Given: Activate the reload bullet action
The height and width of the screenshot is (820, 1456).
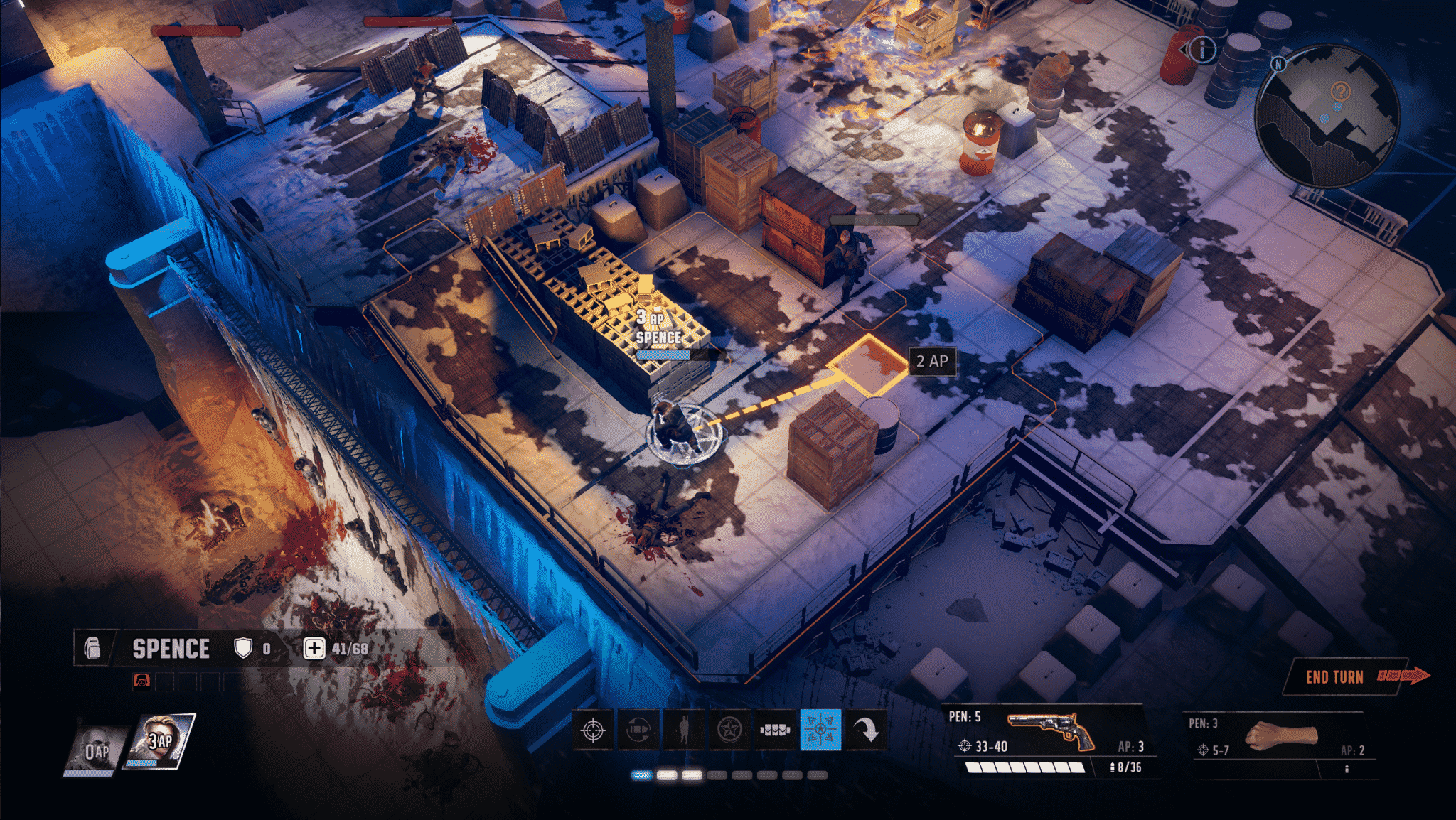Looking at the screenshot, I should (x=638, y=730).
